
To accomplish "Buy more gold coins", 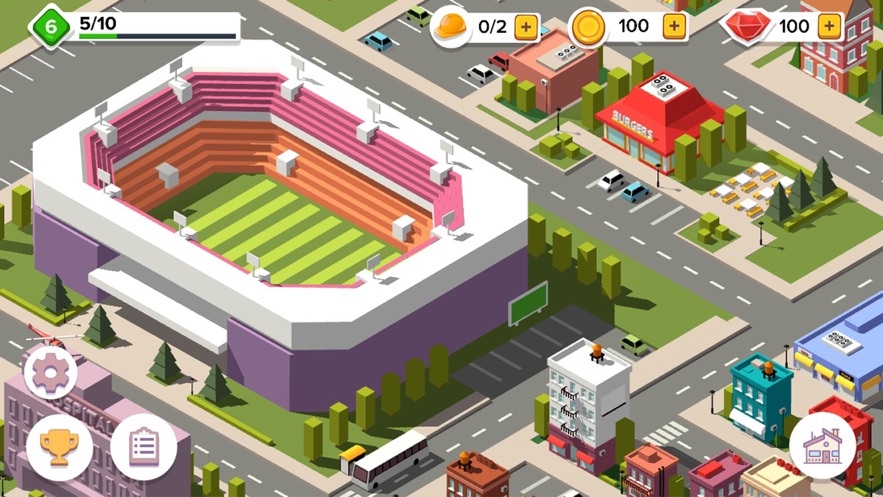I will tap(675, 27).
